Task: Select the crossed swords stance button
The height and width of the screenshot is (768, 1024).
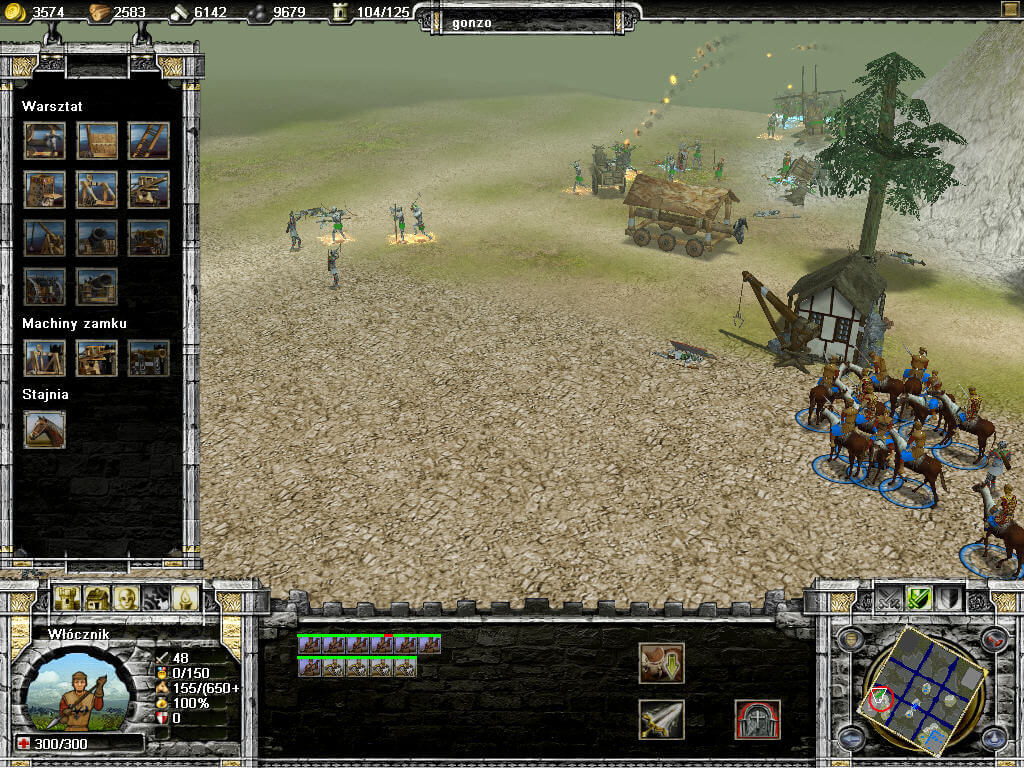Action: point(888,598)
